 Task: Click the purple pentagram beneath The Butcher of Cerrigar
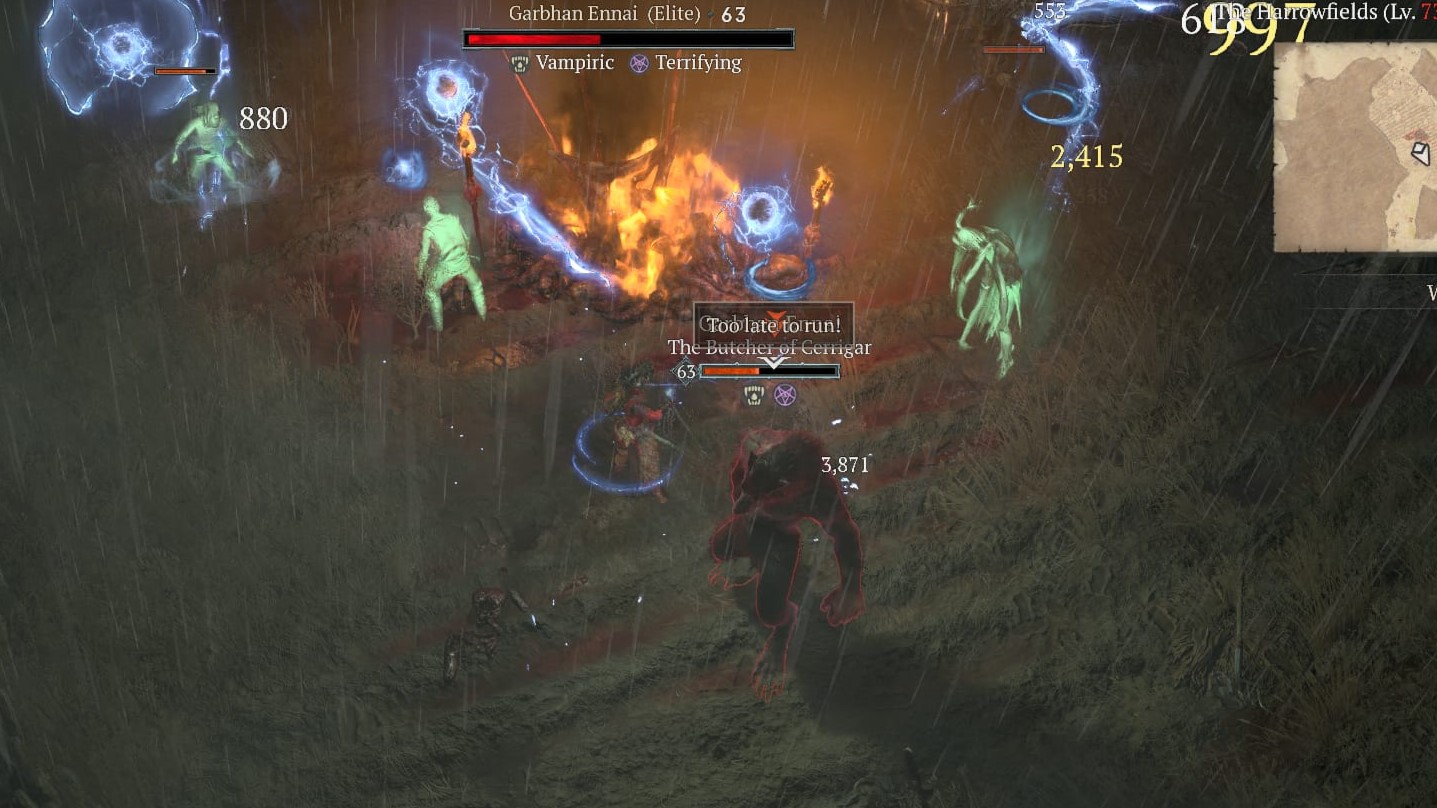(786, 395)
